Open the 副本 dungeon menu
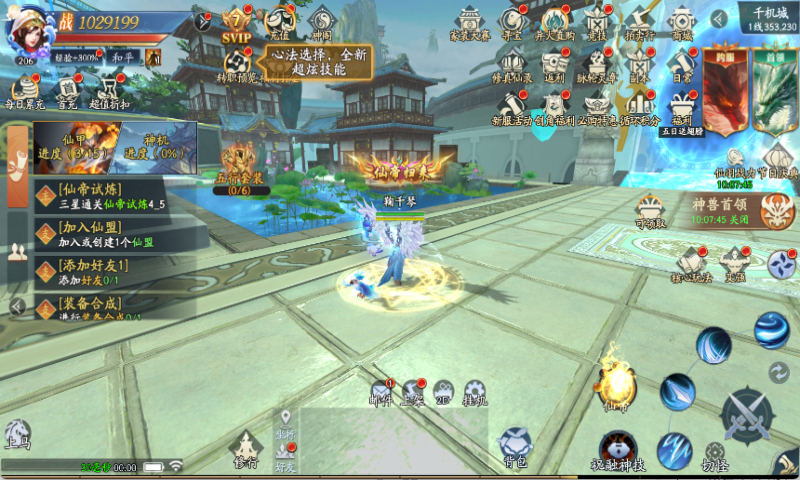 (x=640, y=65)
